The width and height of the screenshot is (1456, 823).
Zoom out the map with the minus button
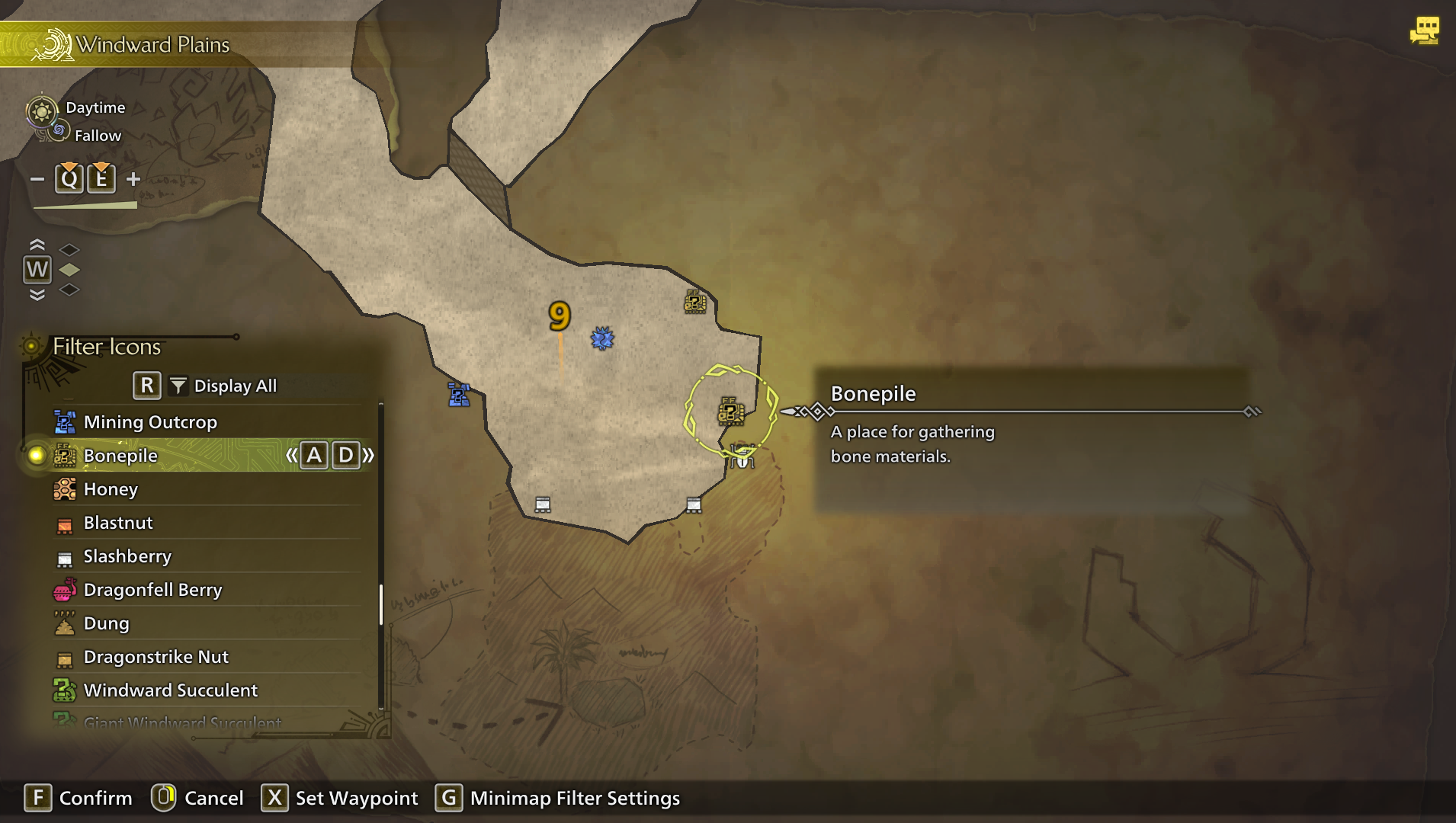37,179
